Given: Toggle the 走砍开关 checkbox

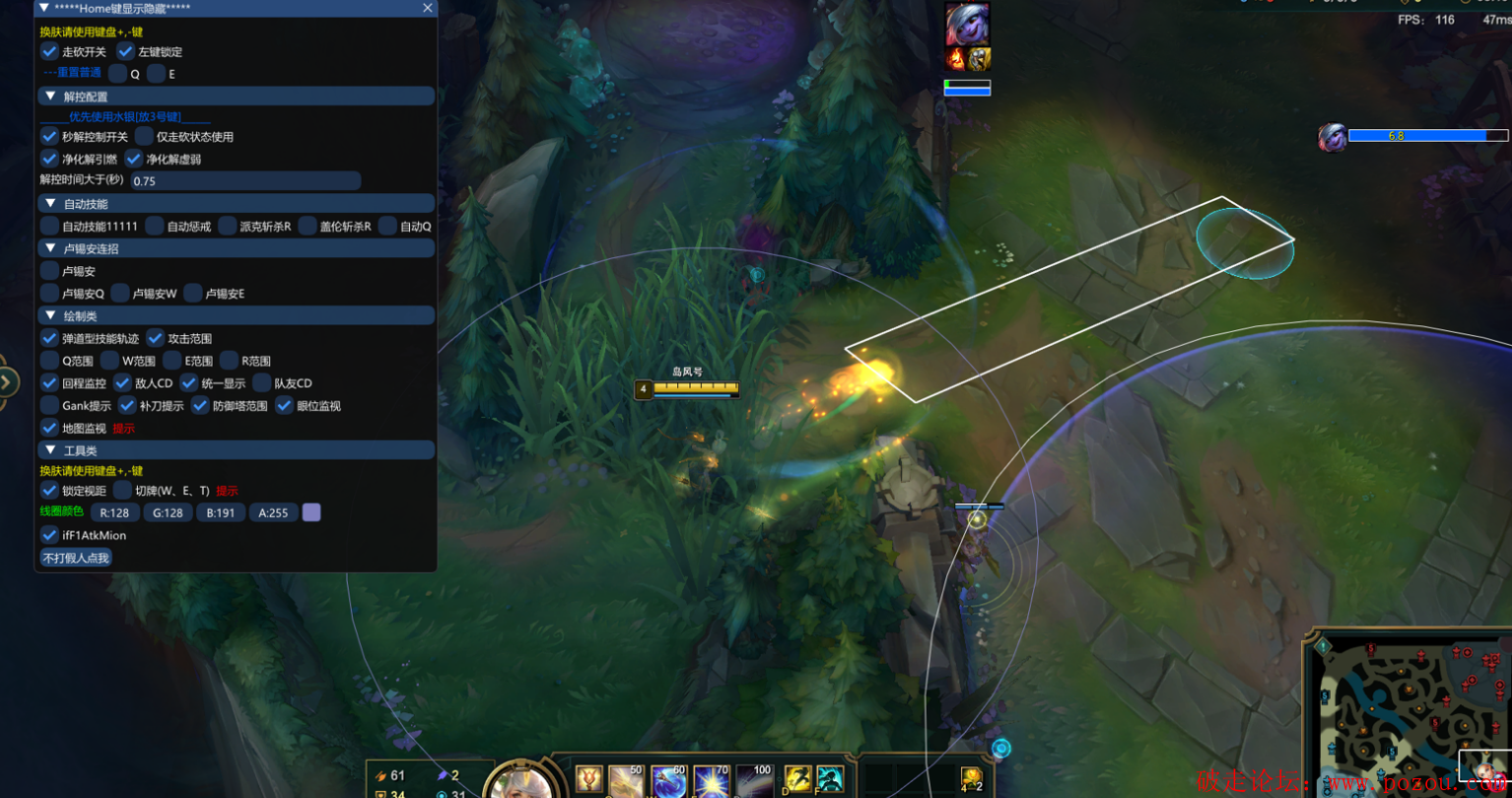Looking at the screenshot, I should [49, 51].
